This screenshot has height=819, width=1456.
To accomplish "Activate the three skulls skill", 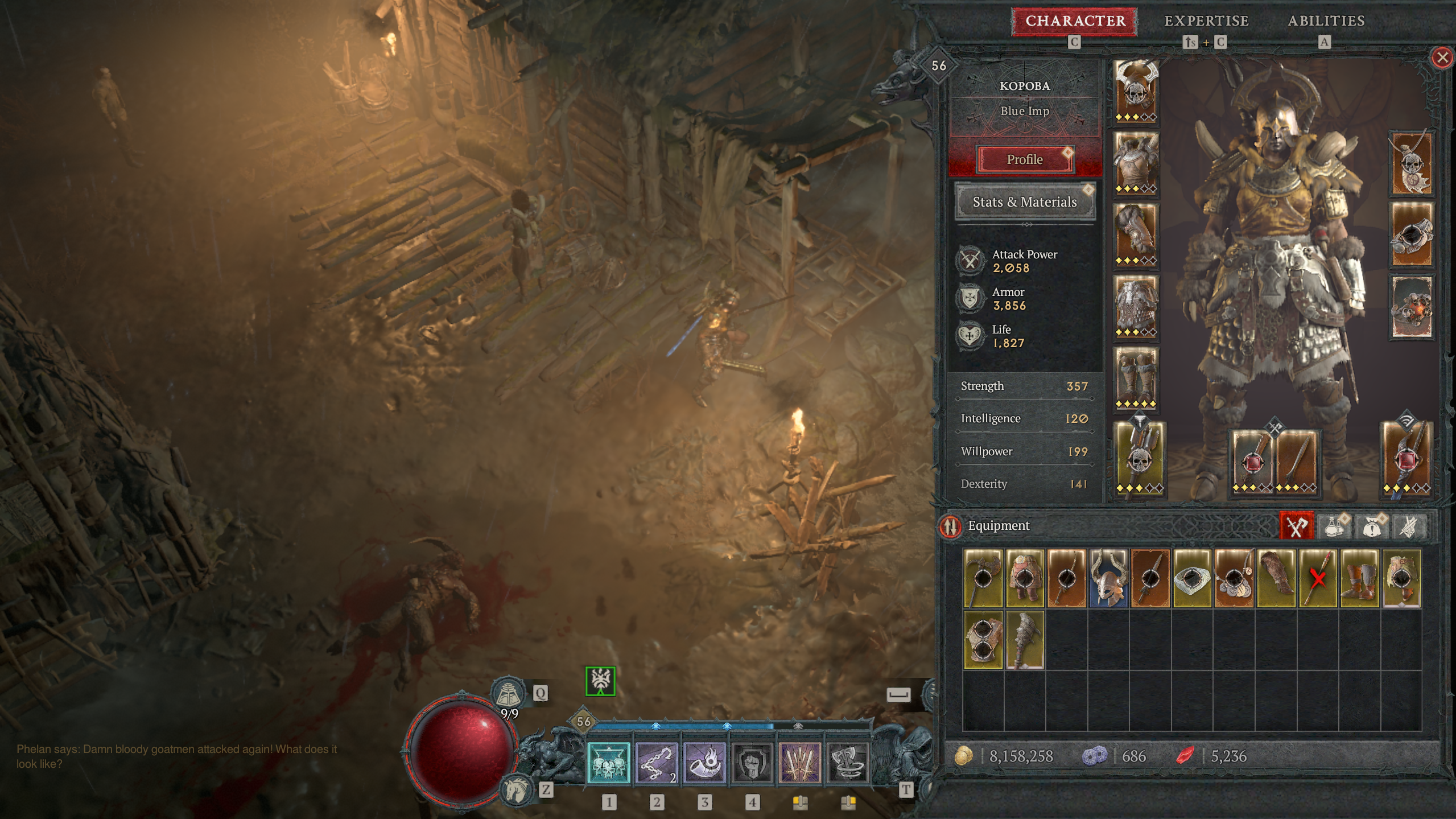I will [x=609, y=763].
